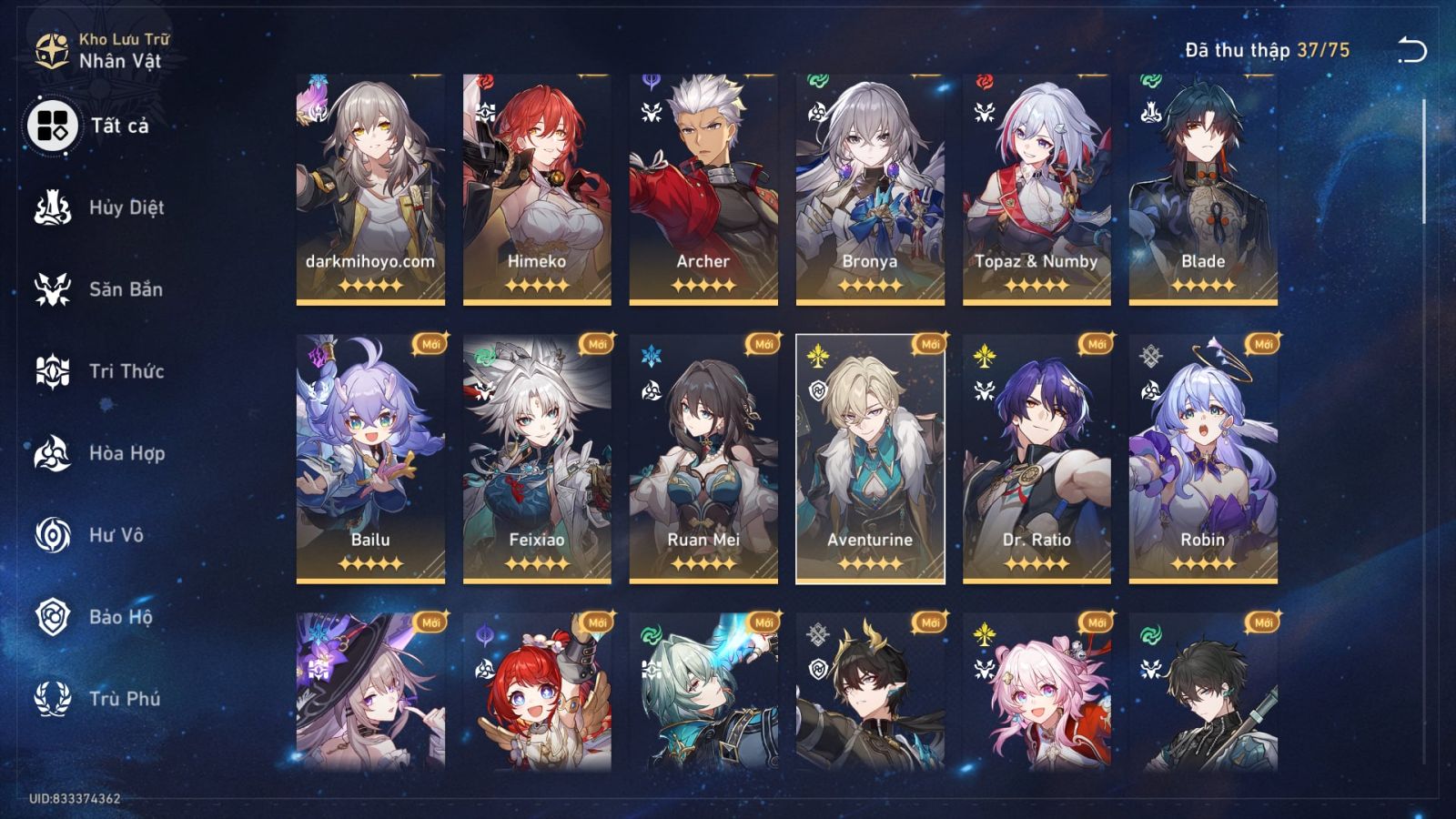Select the Hủy Diệt path filter icon
1456x819 pixels.
(x=53, y=207)
